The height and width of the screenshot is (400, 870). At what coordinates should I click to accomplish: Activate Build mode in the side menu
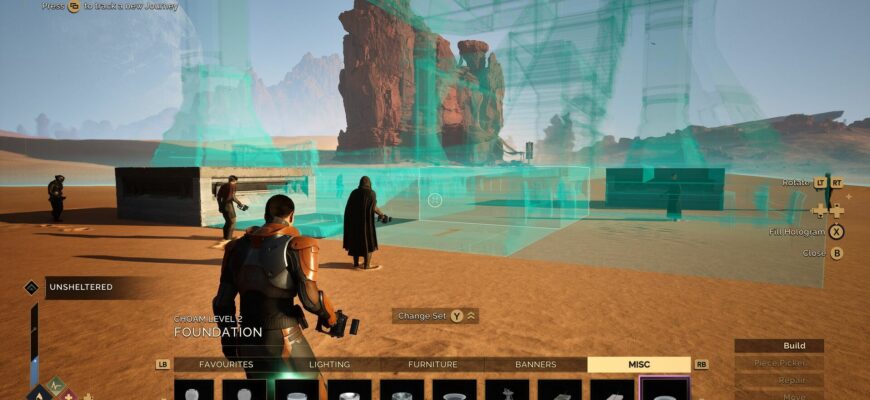[x=779, y=346]
